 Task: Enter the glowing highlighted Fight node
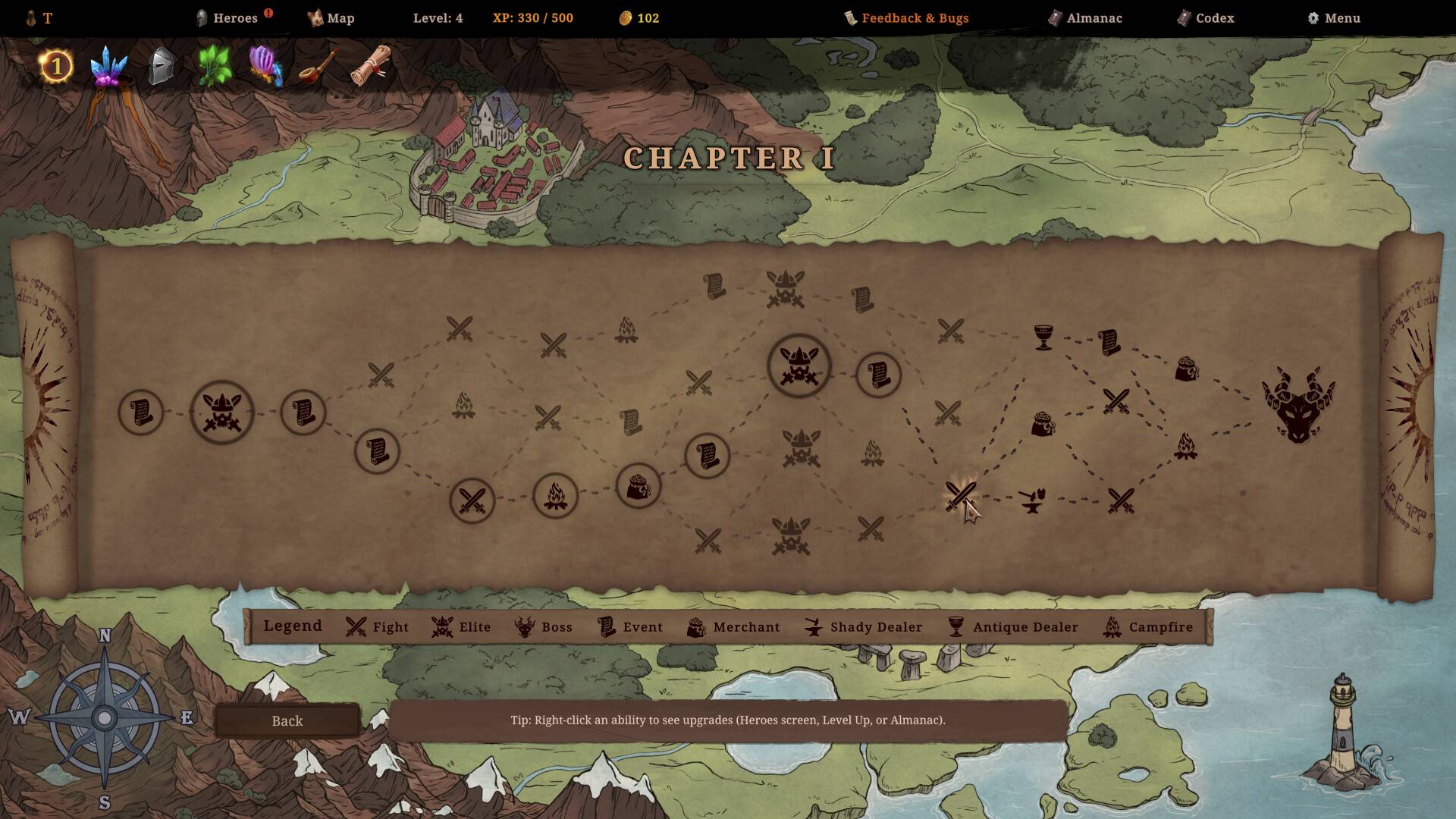(x=960, y=496)
